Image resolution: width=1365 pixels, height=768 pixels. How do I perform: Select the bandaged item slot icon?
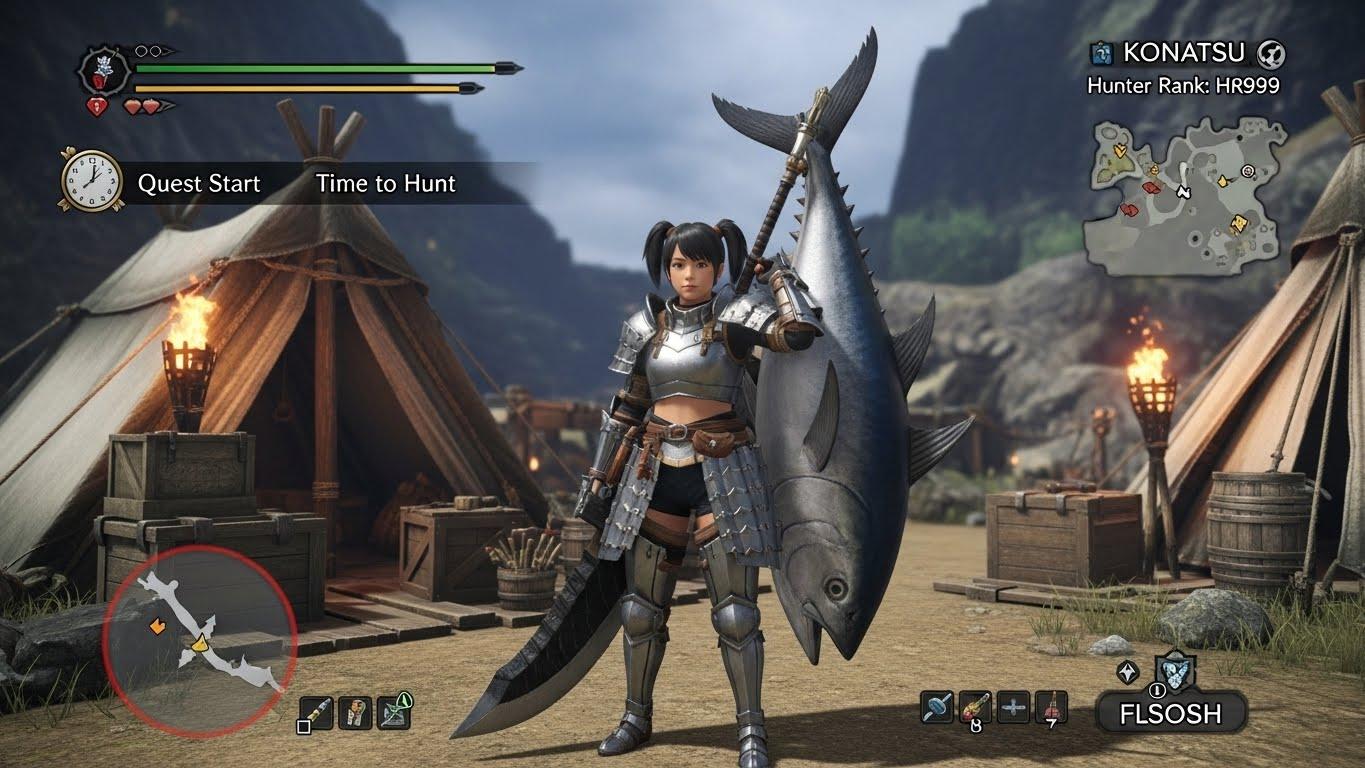[x=354, y=712]
